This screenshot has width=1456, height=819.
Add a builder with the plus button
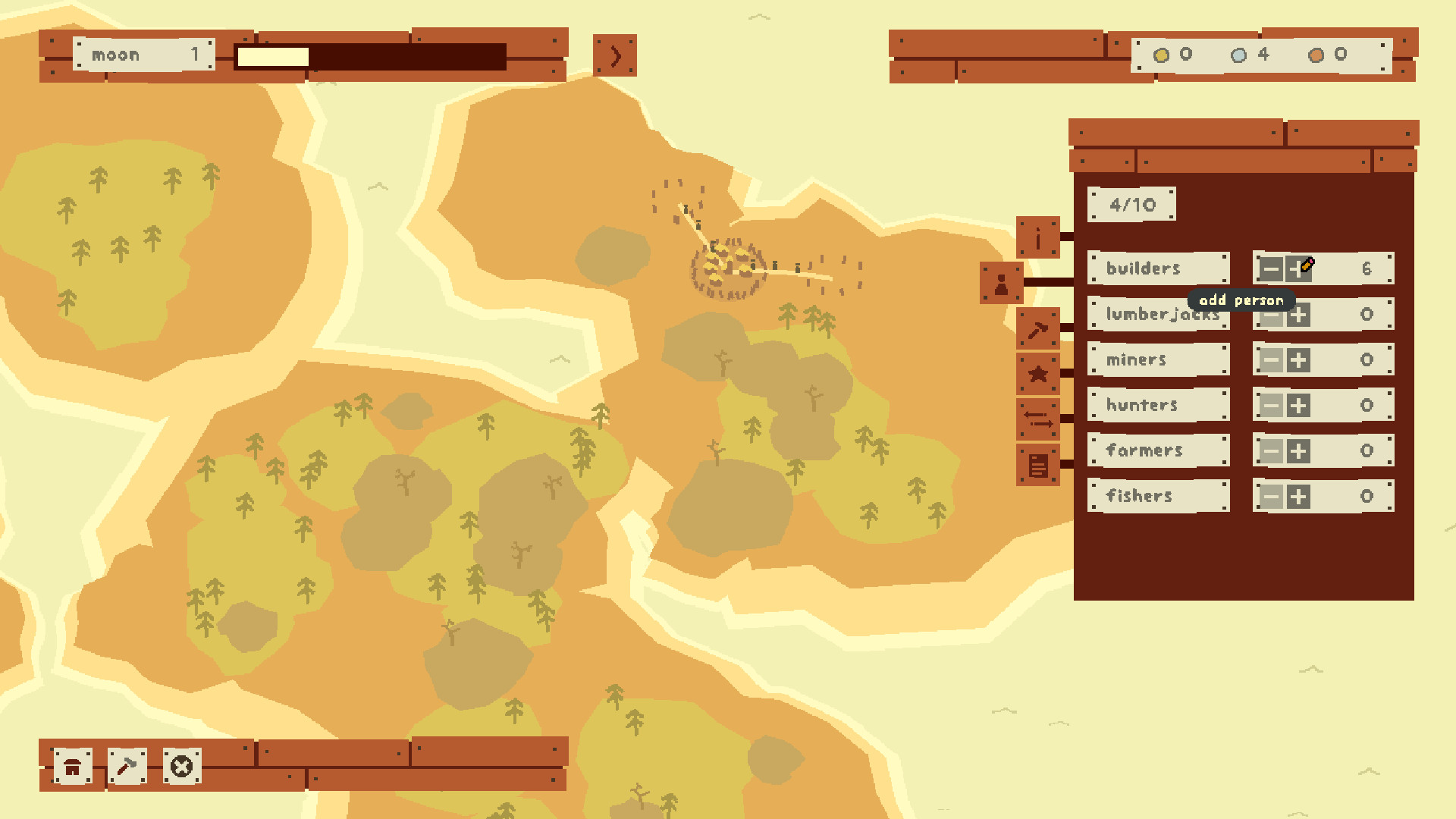click(x=1299, y=268)
